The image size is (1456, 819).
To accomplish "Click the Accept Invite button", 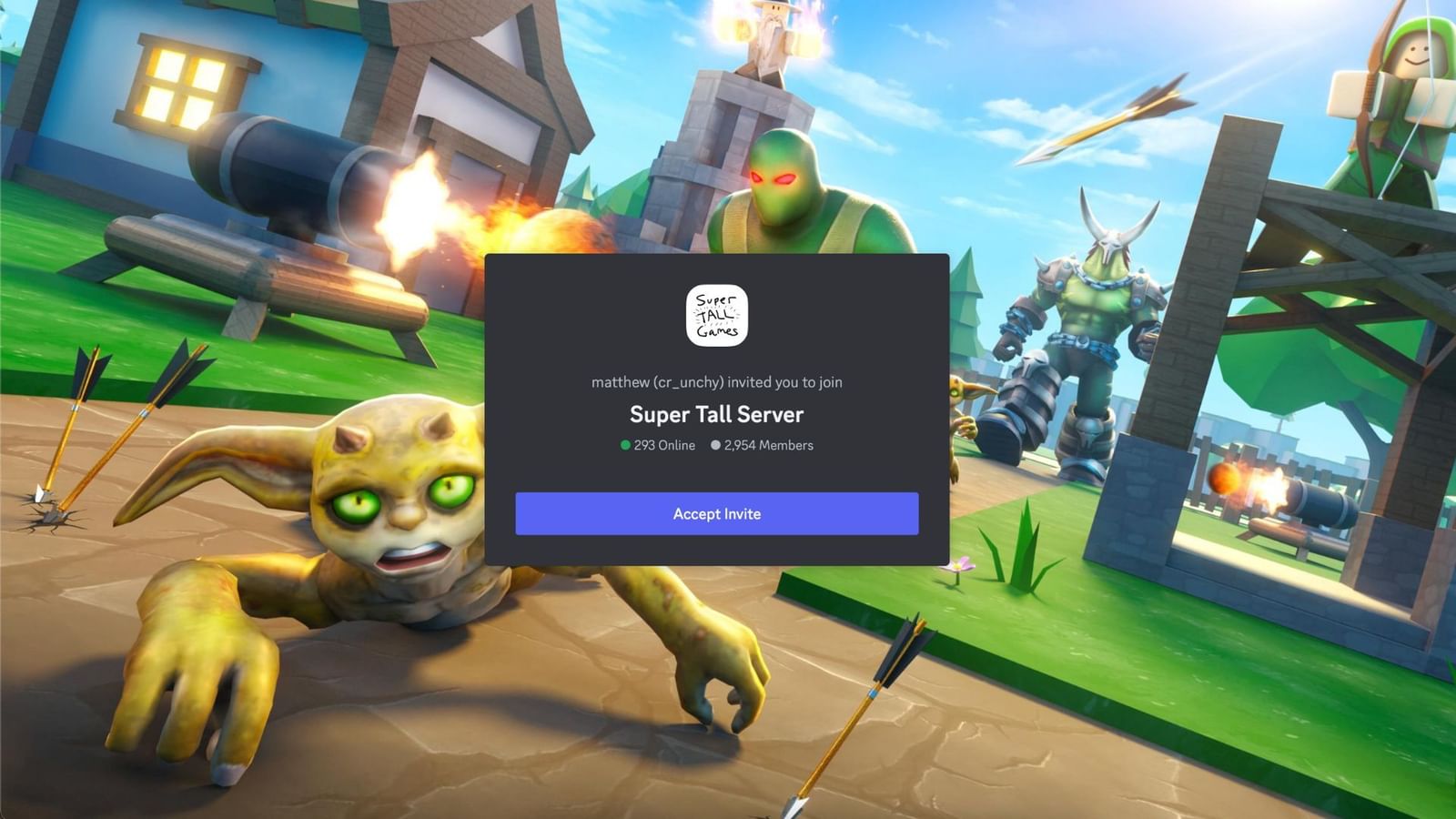I will pyautogui.click(x=716, y=513).
